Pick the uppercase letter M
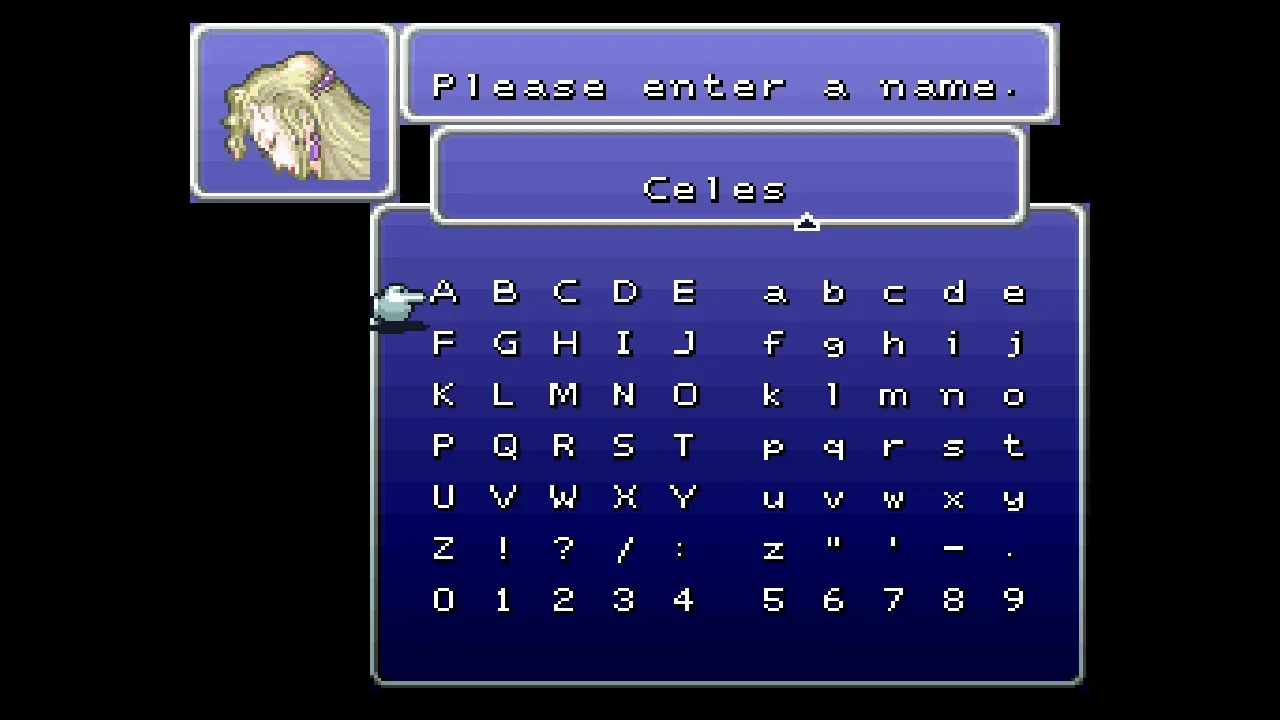The height and width of the screenshot is (720, 1280). (x=564, y=395)
